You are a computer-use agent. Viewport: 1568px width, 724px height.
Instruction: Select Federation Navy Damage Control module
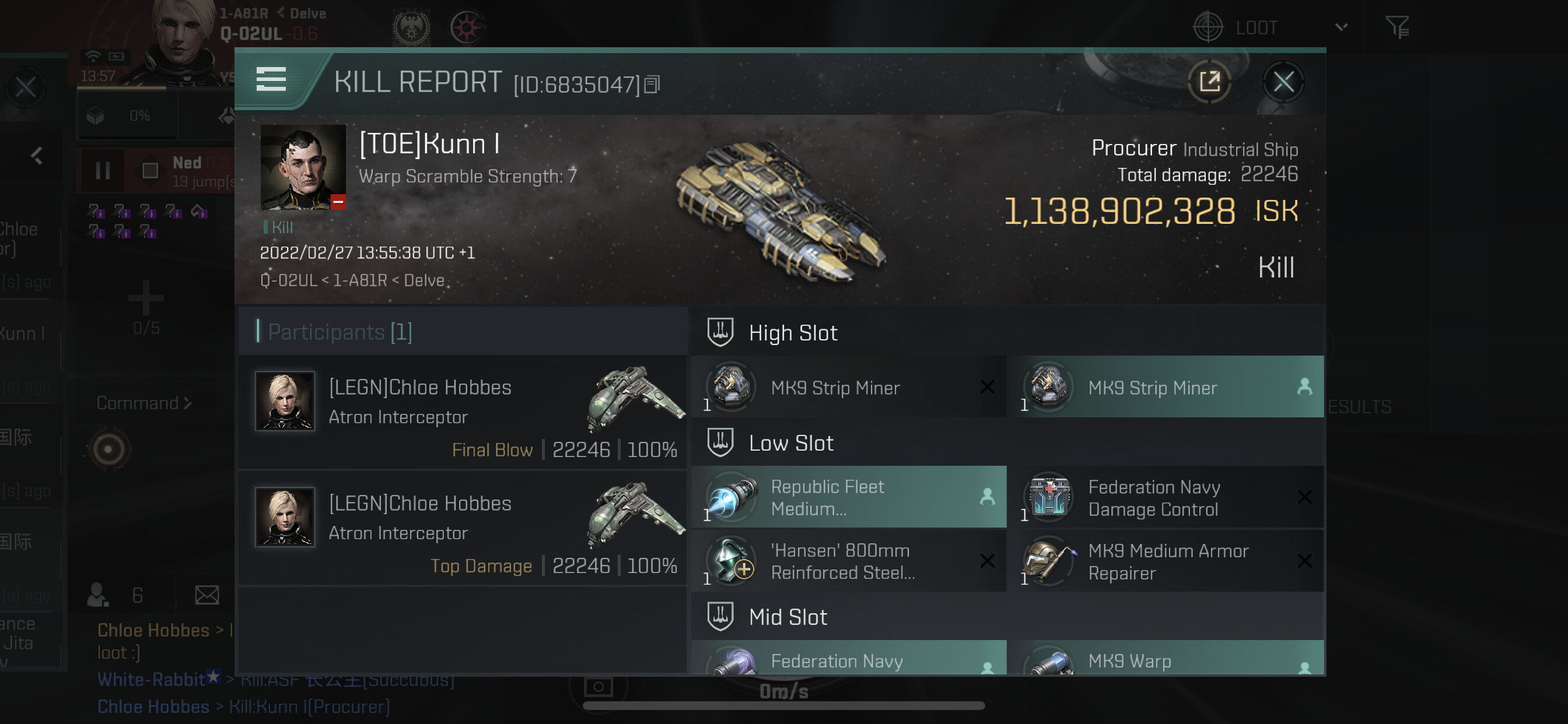[1165, 498]
